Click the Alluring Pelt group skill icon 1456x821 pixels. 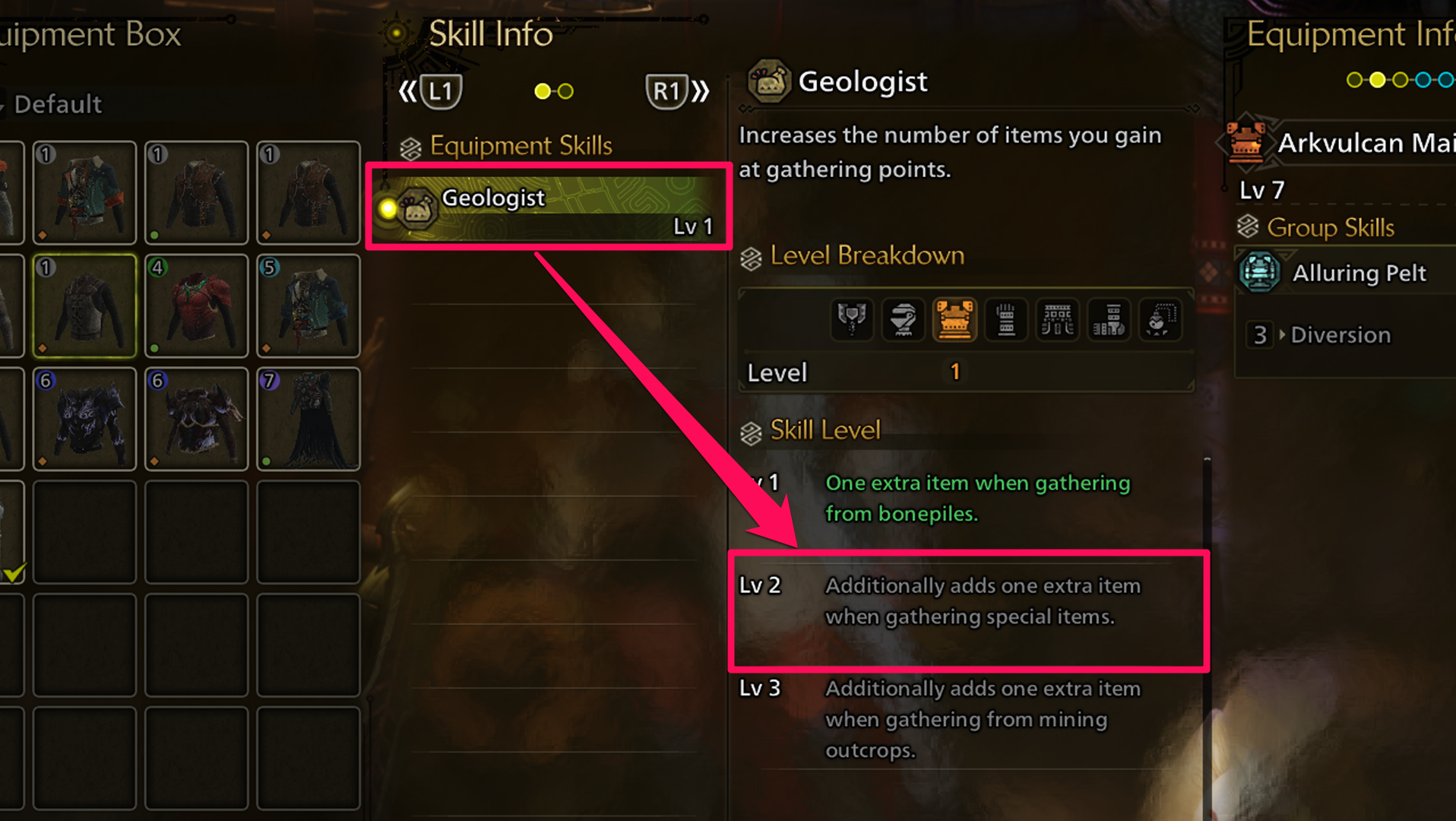coord(1261,273)
